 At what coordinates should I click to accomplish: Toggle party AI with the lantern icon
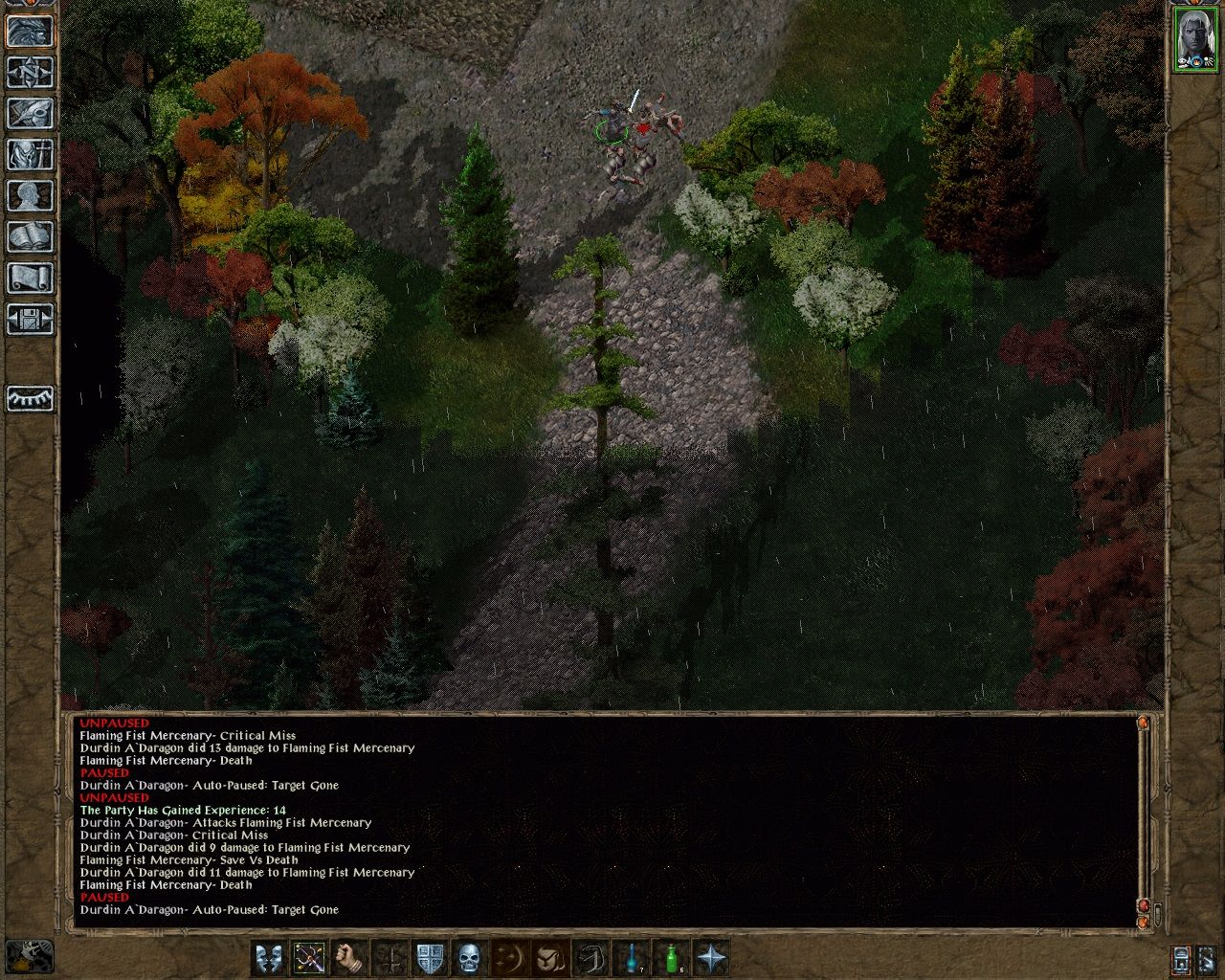coord(29,400)
